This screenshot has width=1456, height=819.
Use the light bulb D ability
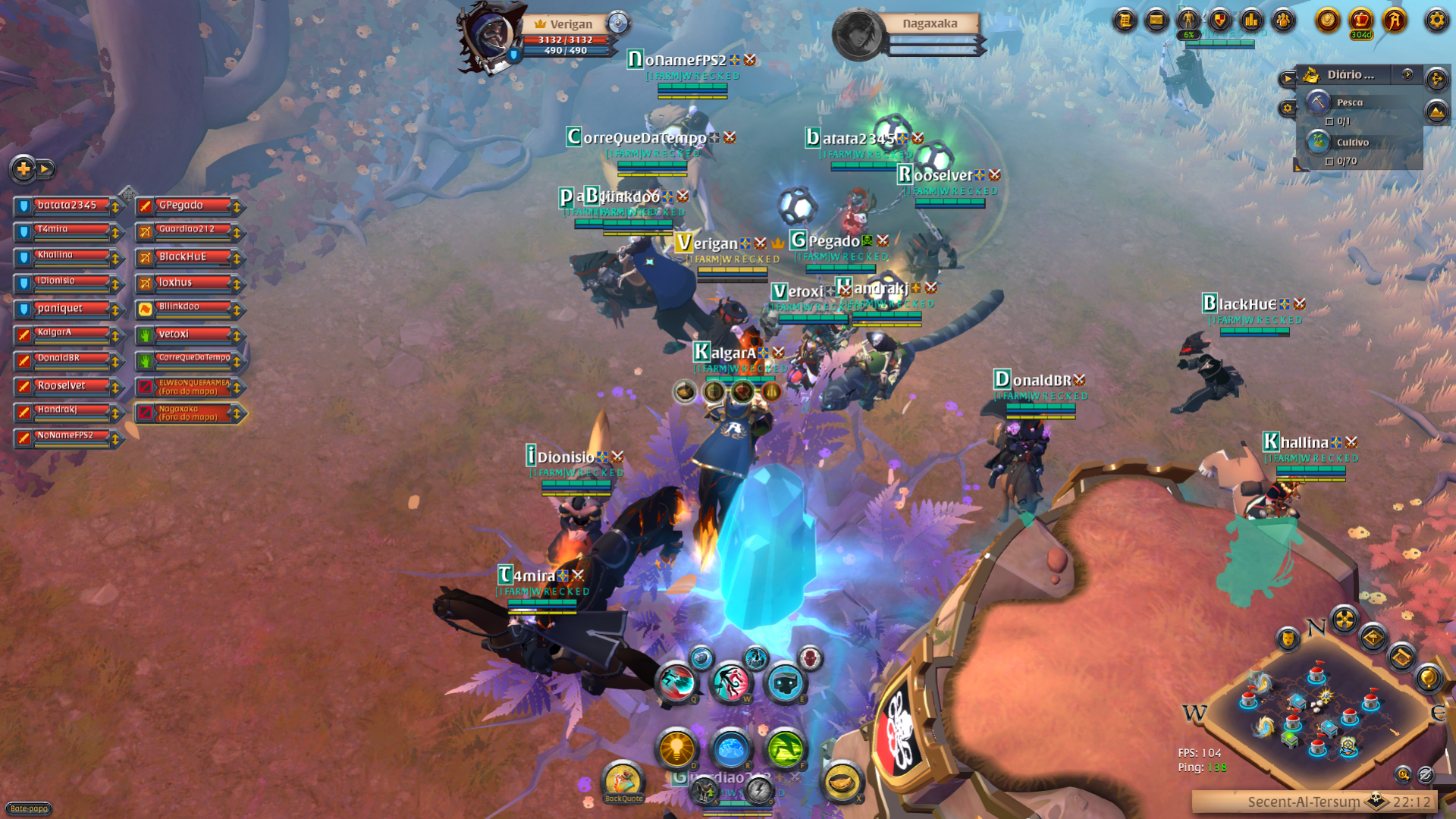point(676,749)
